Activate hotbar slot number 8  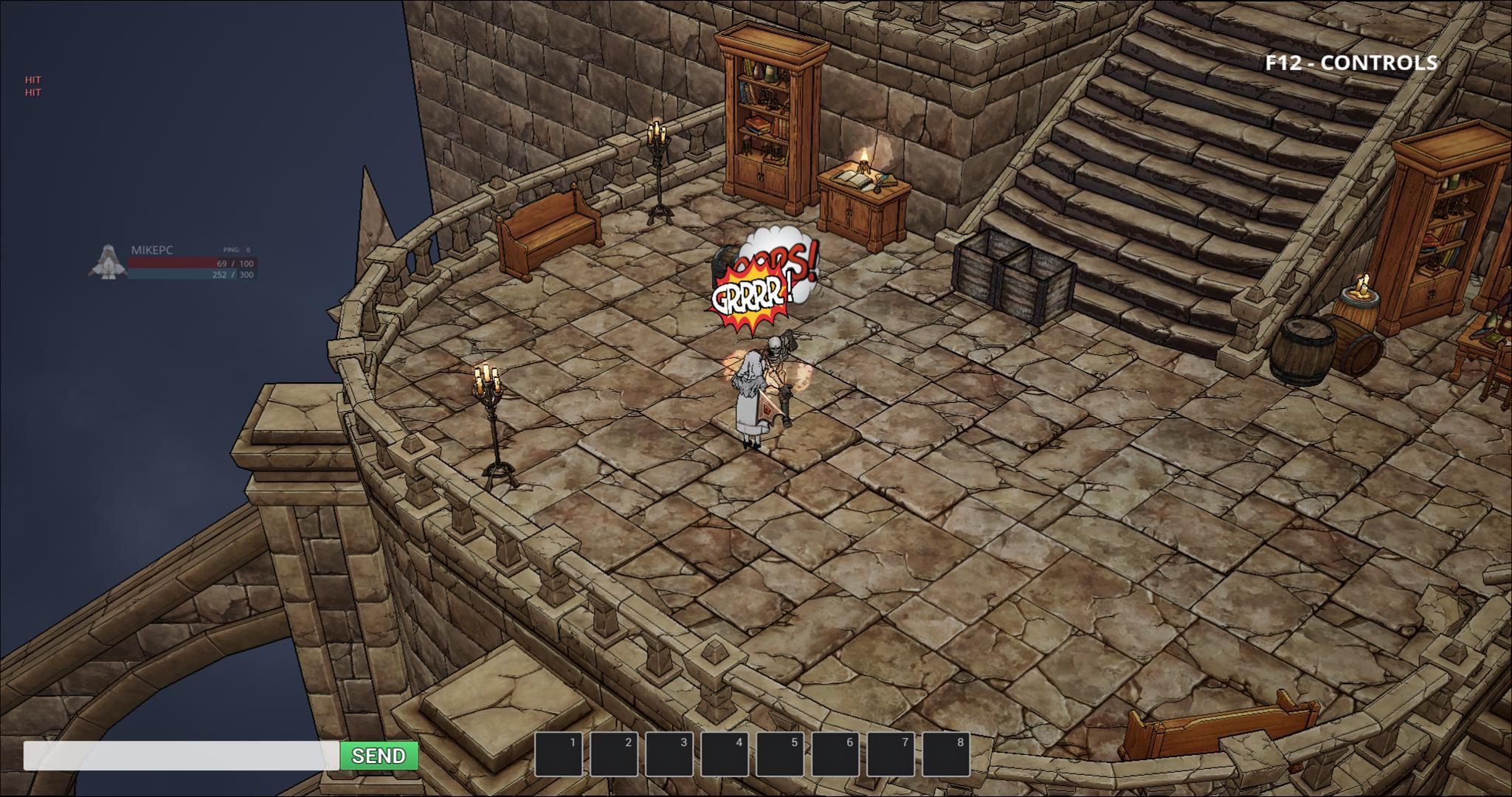946,754
